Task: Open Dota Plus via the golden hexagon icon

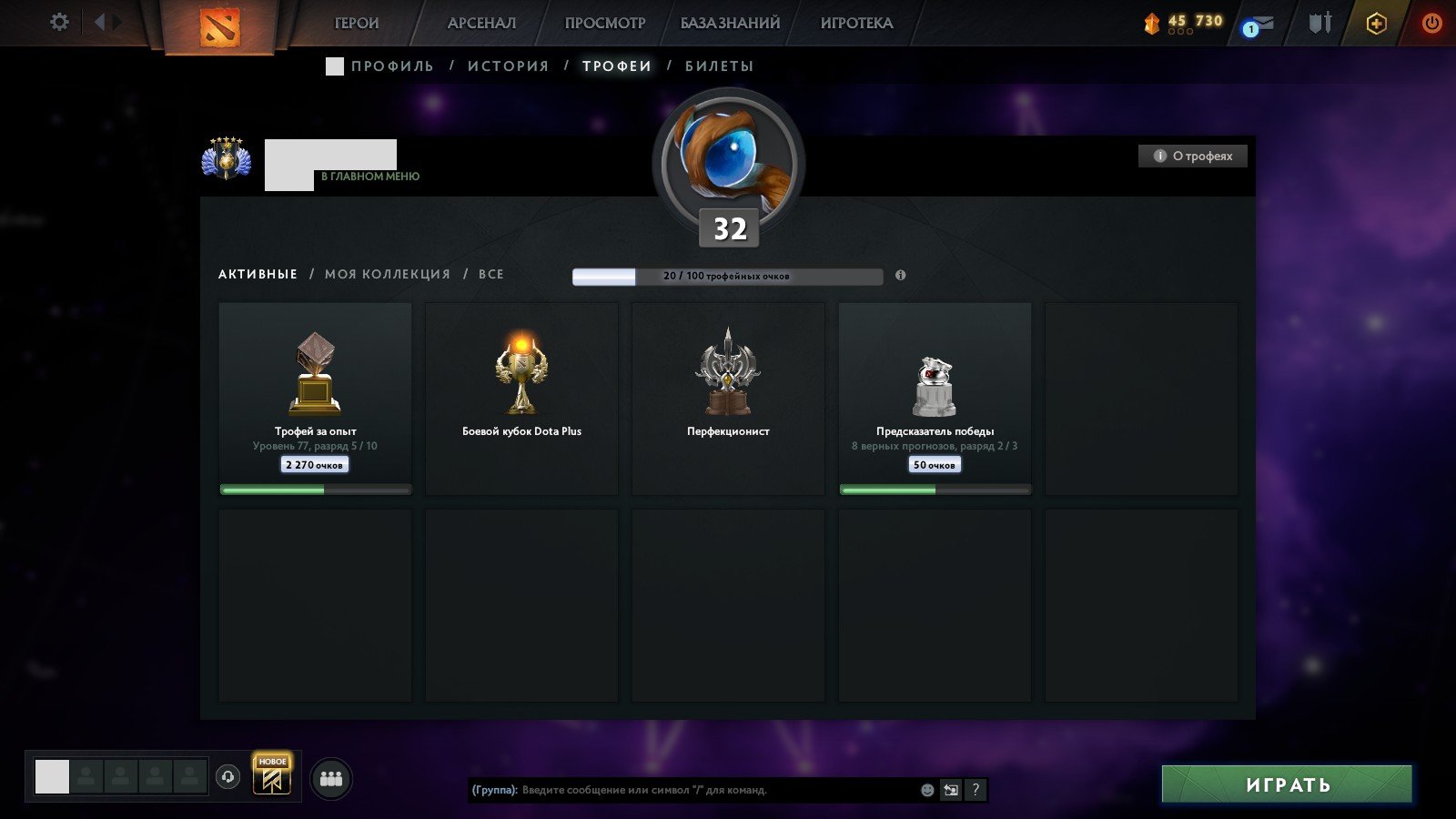Action: pyautogui.click(x=1374, y=22)
